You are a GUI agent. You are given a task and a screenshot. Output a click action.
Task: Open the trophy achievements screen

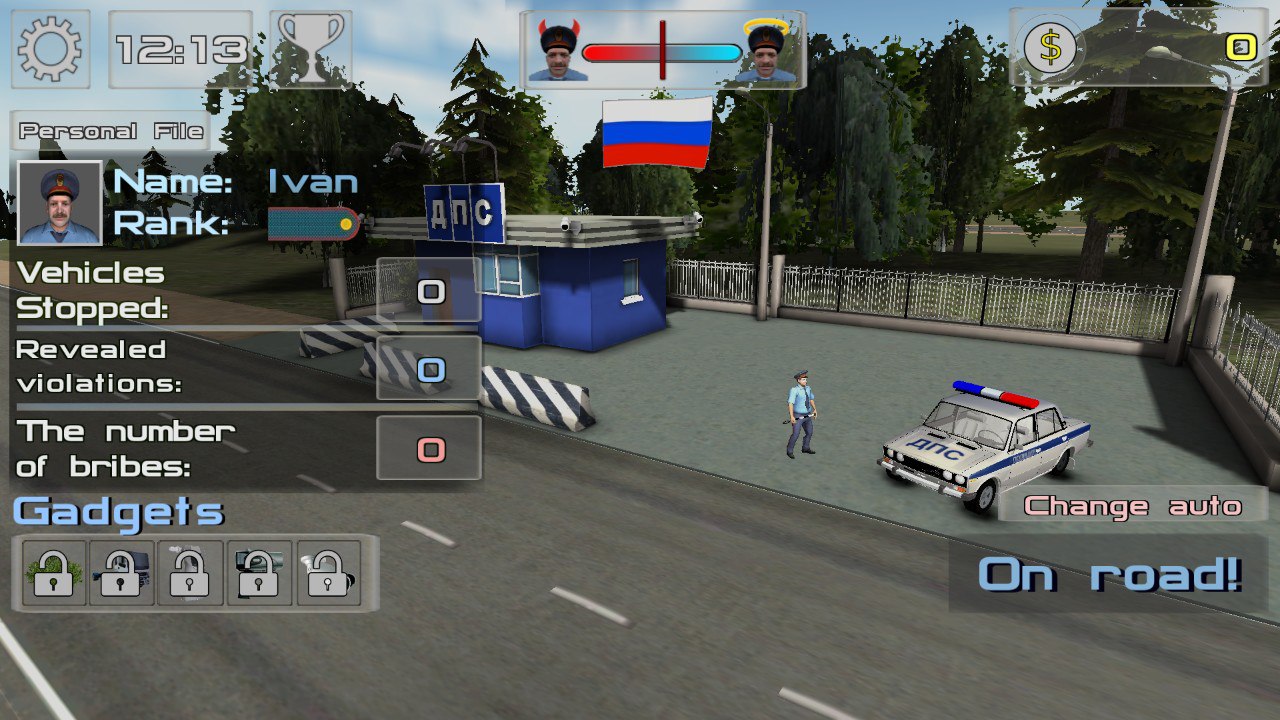[x=311, y=49]
